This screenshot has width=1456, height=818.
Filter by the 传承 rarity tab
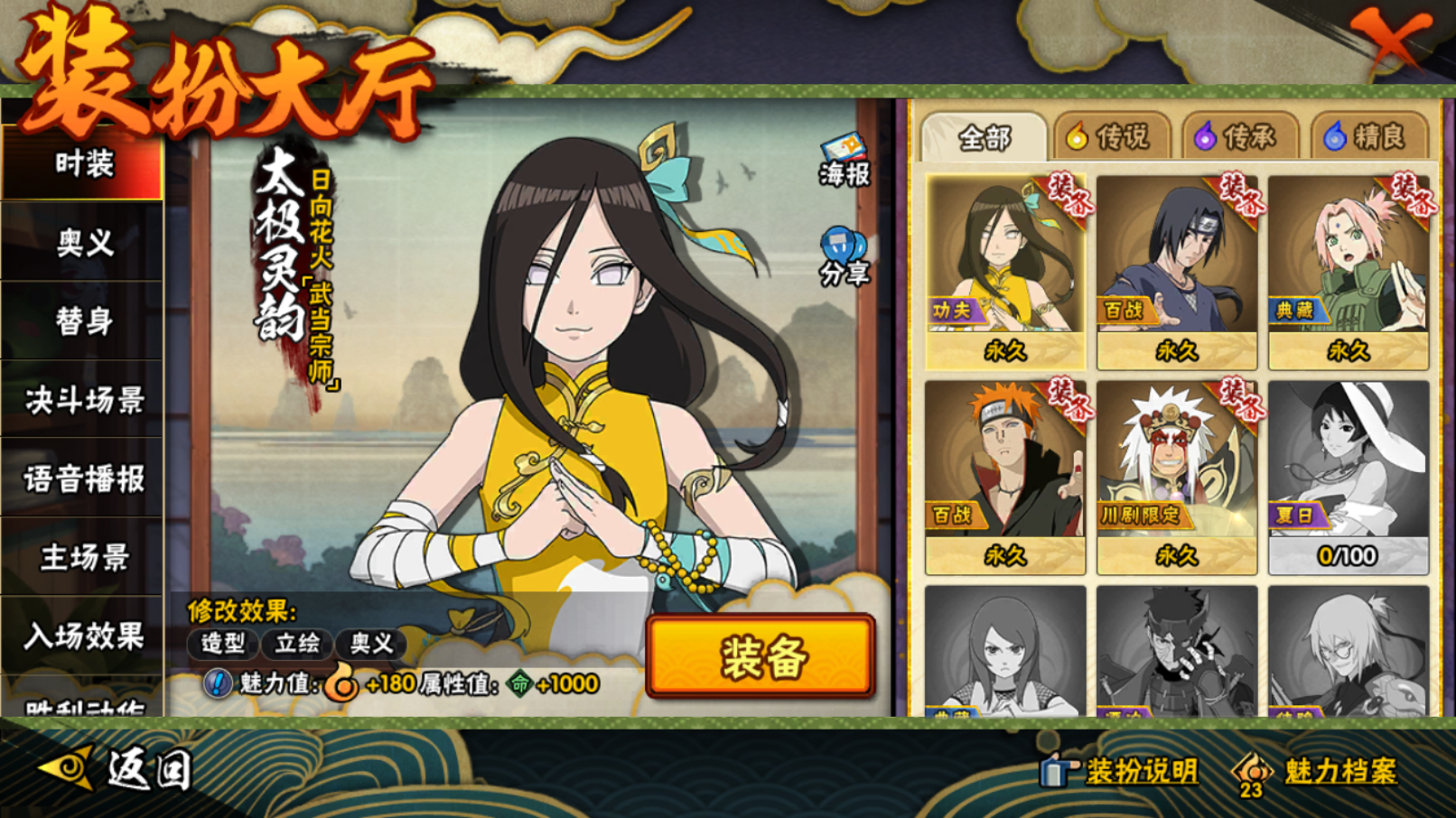point(1238,137)
